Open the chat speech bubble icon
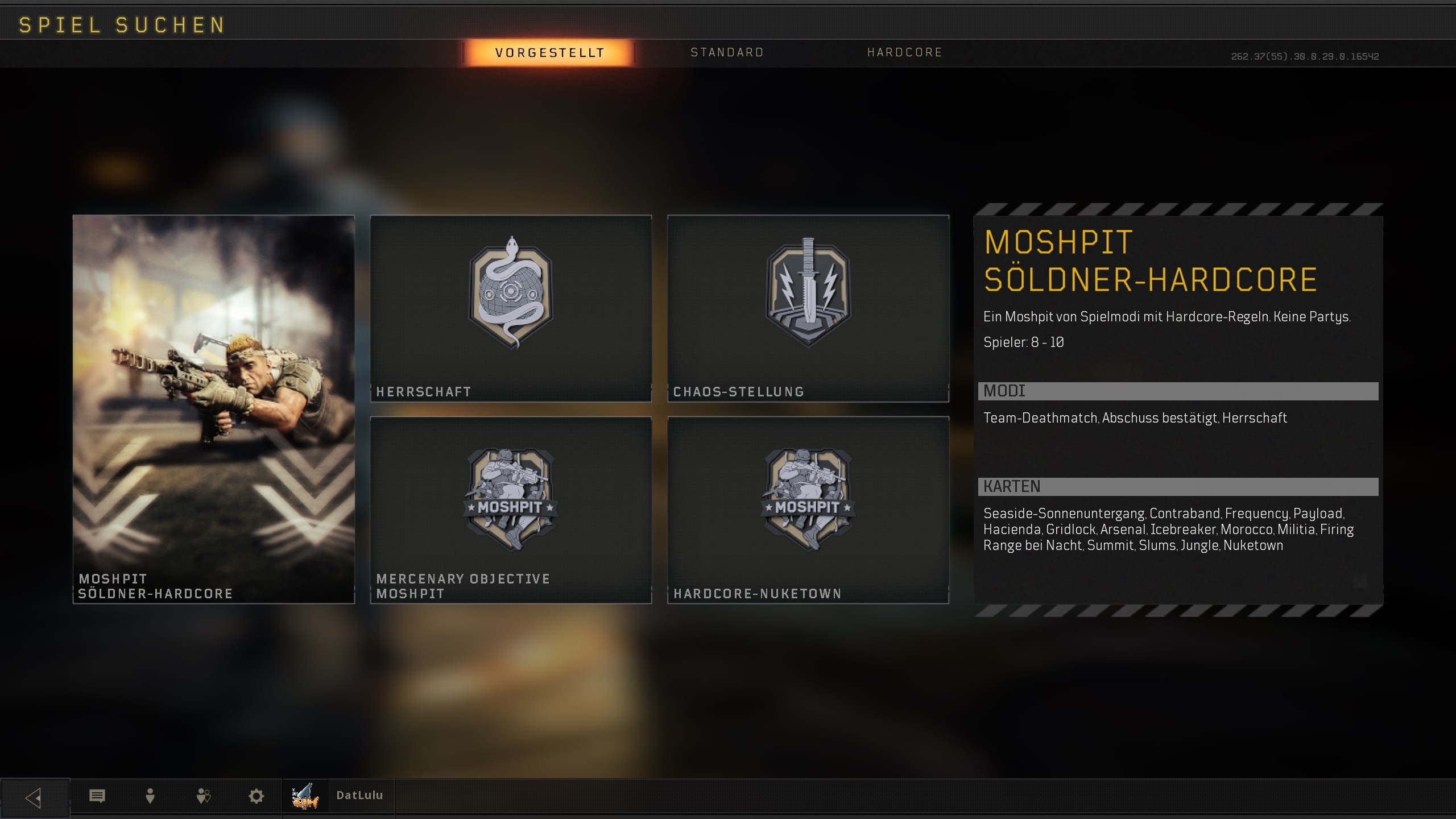This screenshot has width=1456, height=819. [x=97, y=796]
